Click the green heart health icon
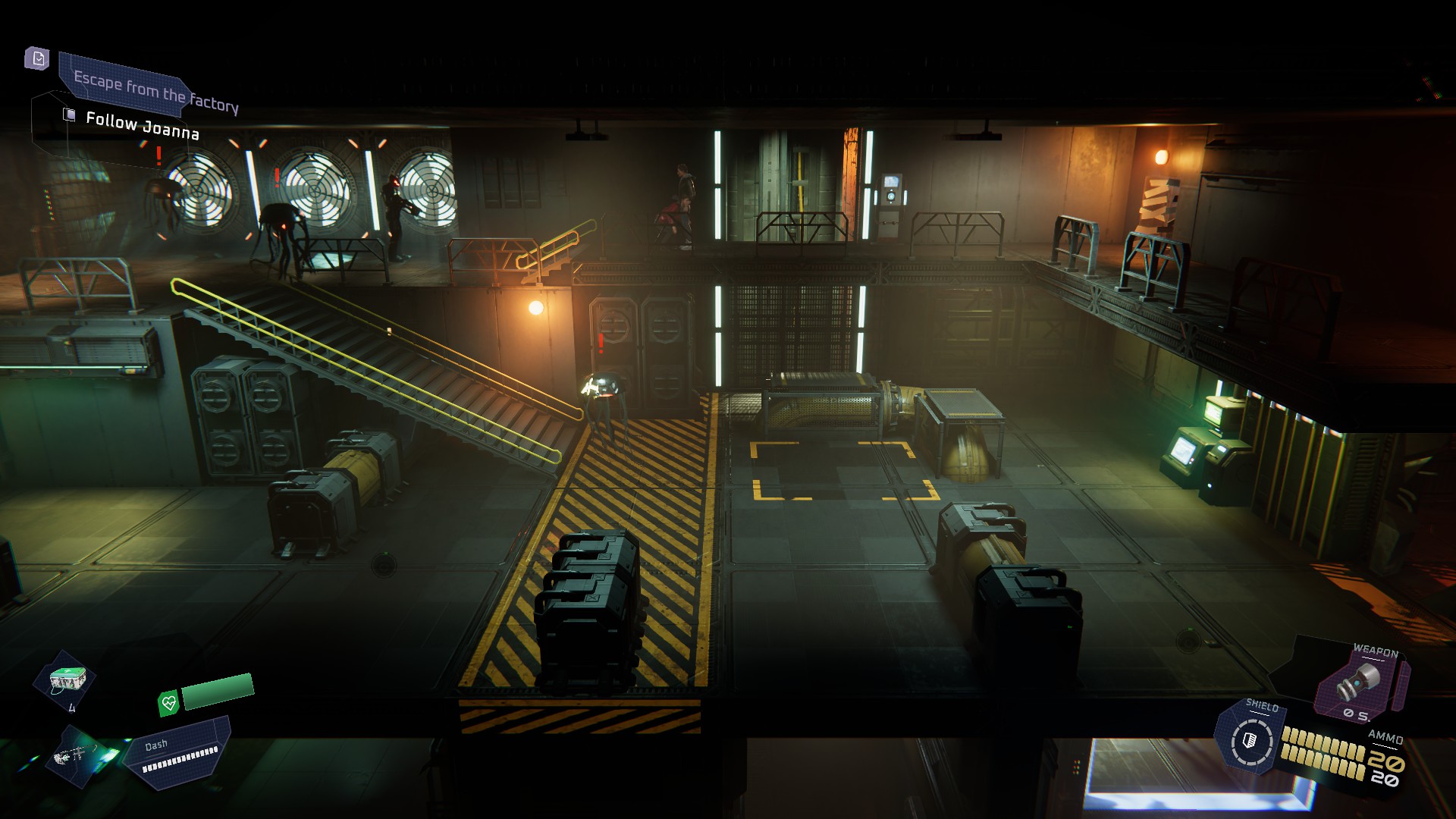 pyautogui.click(x=168, y=701)
